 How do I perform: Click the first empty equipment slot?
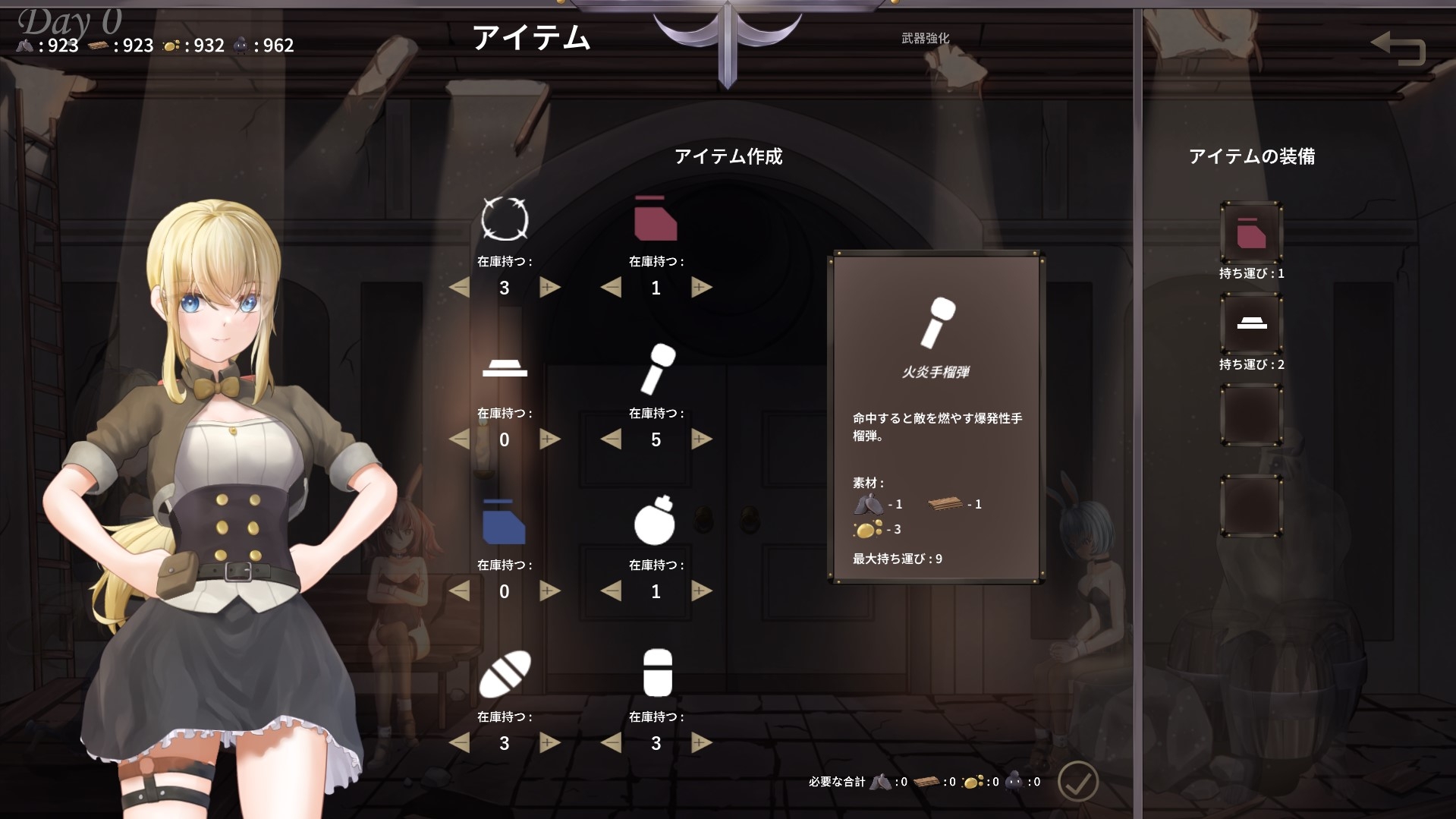point(1250,414)
